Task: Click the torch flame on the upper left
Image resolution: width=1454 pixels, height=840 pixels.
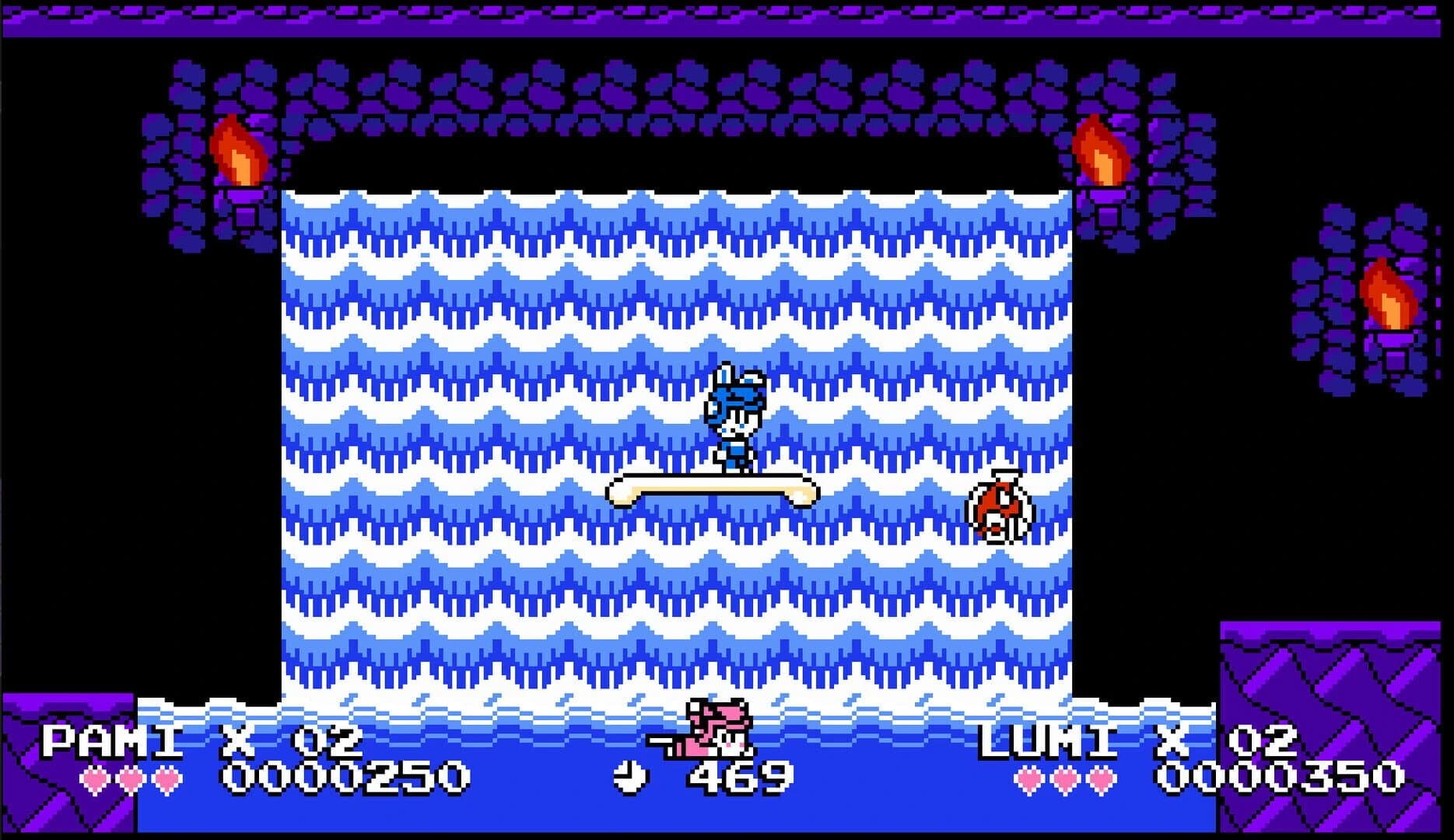Action: point(240,148)
